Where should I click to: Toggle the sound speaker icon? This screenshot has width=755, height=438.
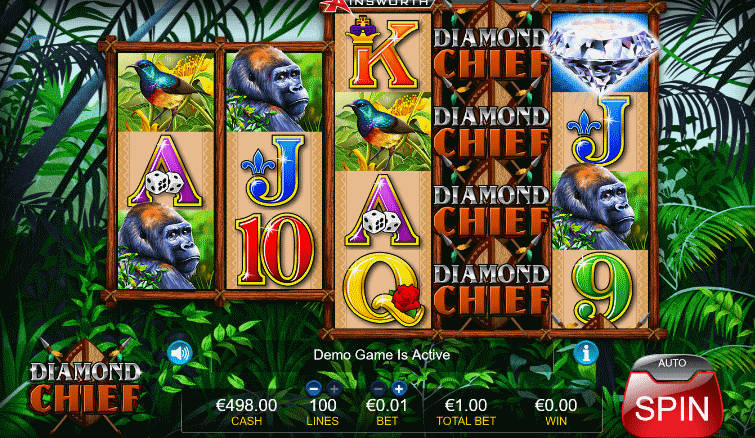tap(180, 352)
